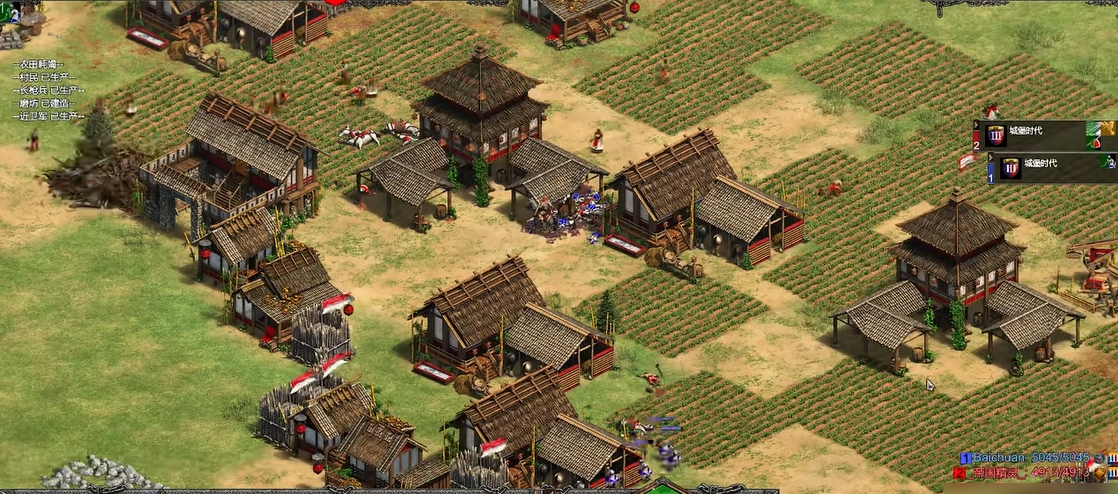Expand the red player 2 overlay panel arrow
The height and width of the screenshot is (494, 1118).
977,126
